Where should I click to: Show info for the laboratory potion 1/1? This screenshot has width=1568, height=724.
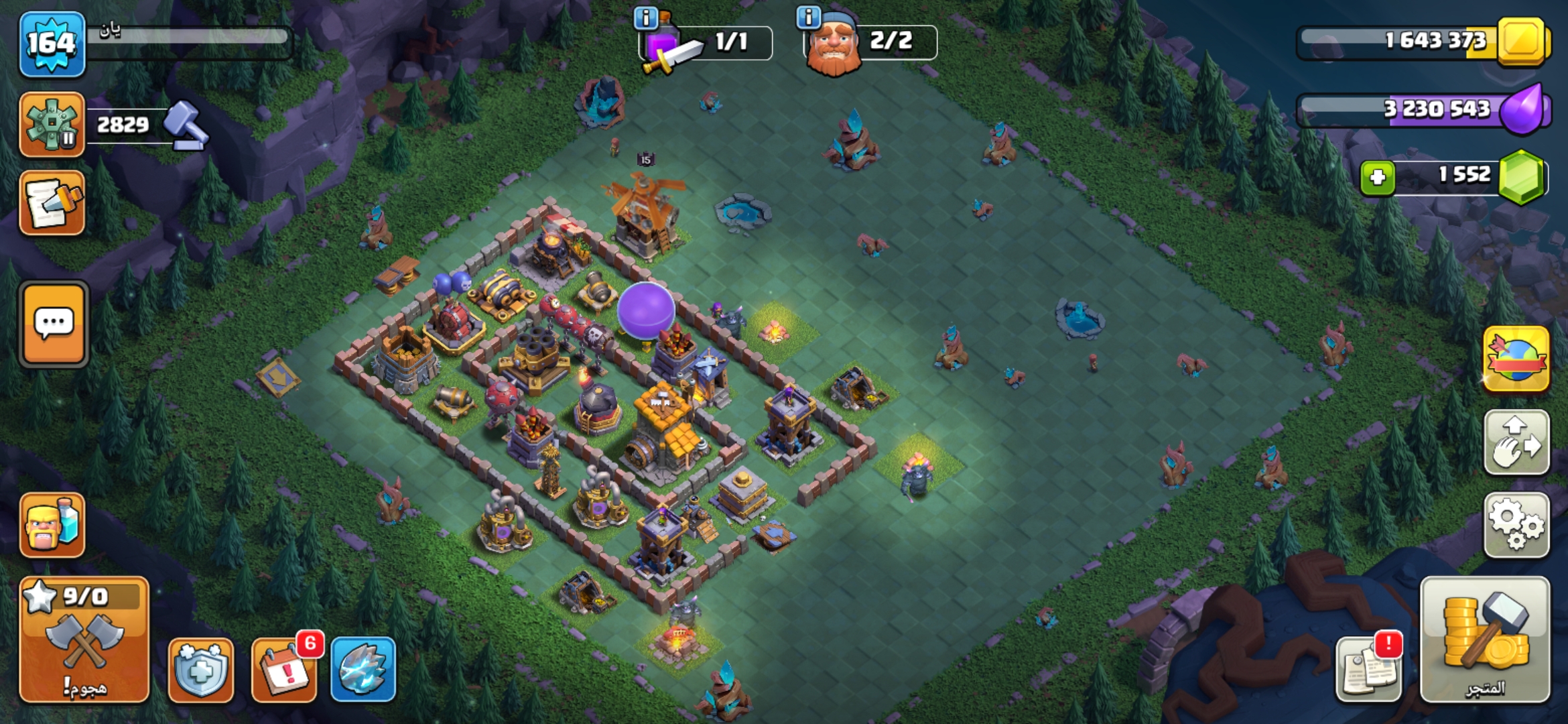coord(646,18)
